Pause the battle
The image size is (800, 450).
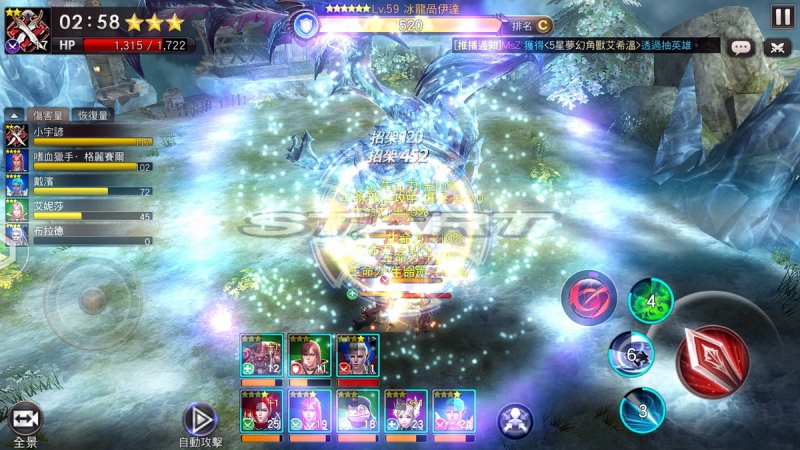click(x=782, y=17)
